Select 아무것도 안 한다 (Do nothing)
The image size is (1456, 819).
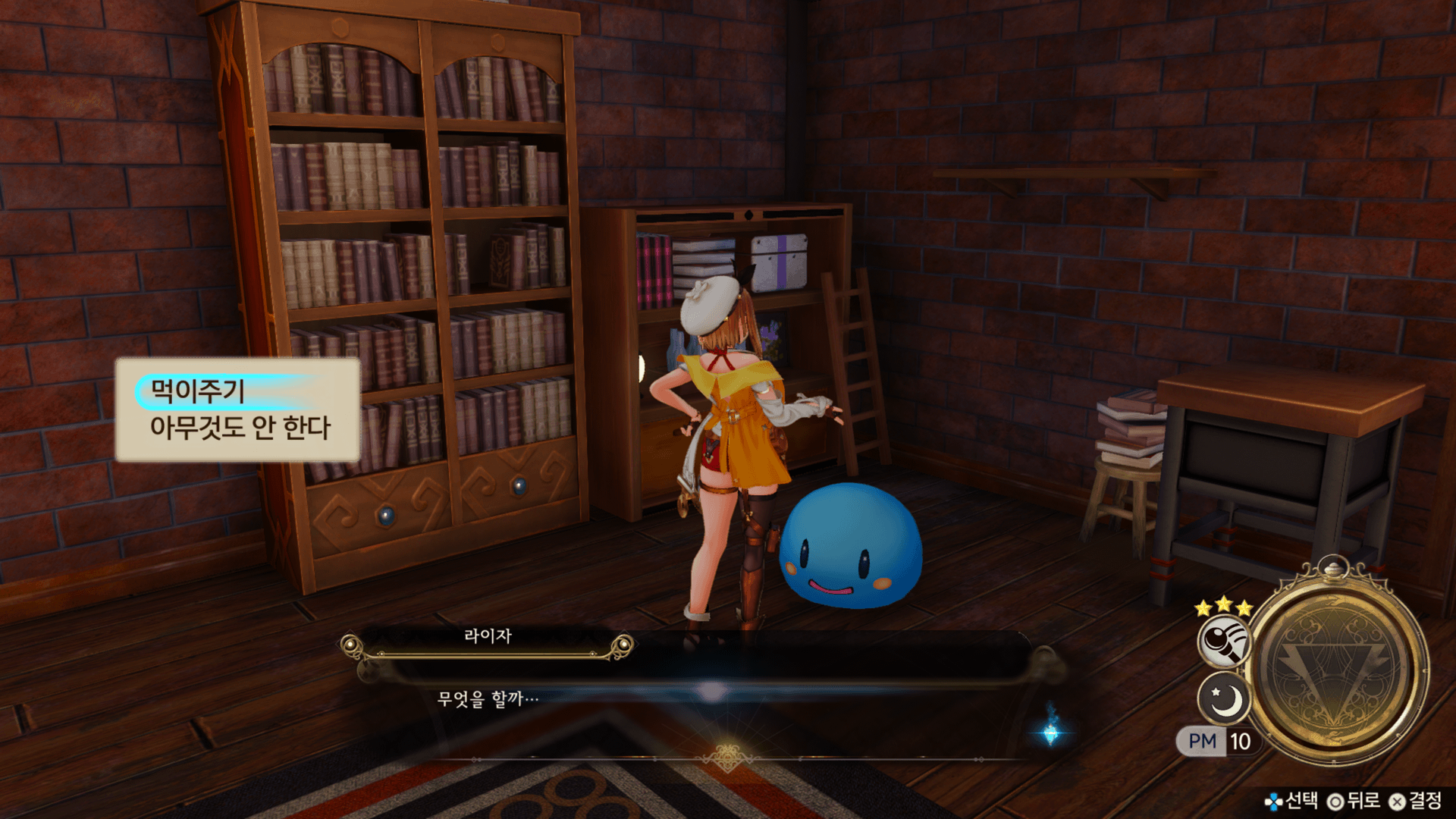pos(240,428)
